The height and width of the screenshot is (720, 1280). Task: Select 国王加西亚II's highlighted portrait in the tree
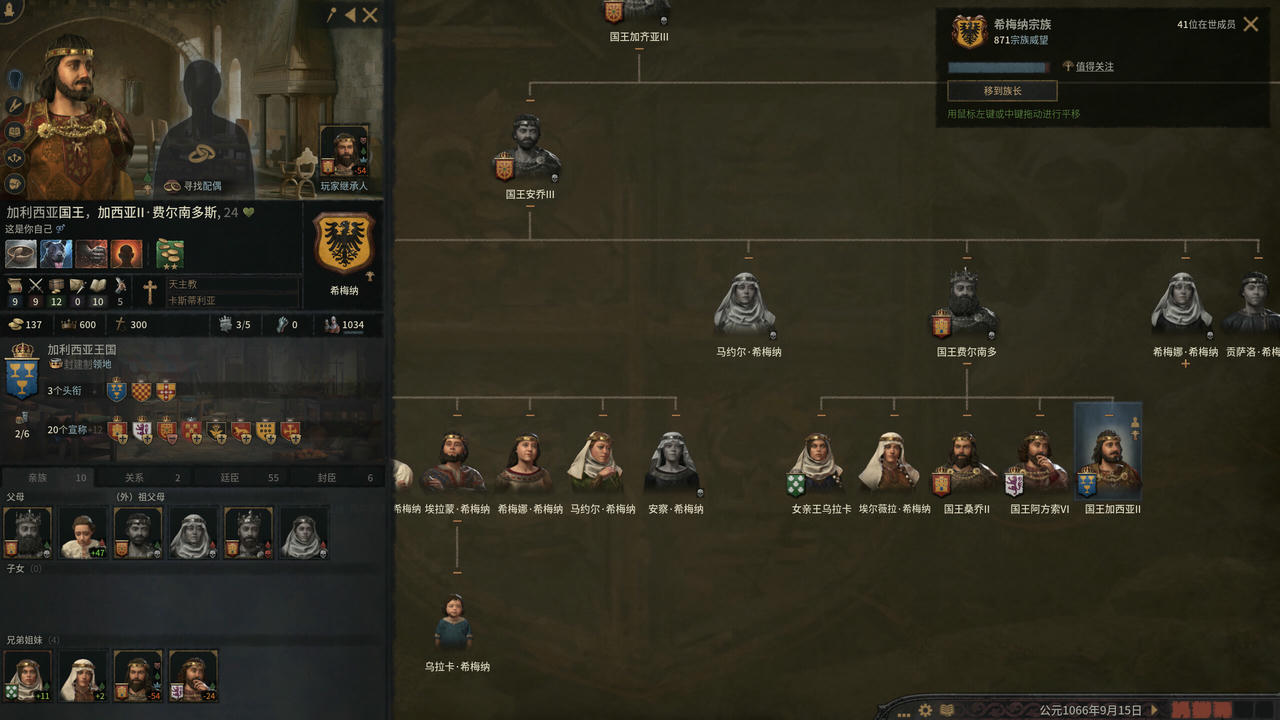coord(1106,455)
